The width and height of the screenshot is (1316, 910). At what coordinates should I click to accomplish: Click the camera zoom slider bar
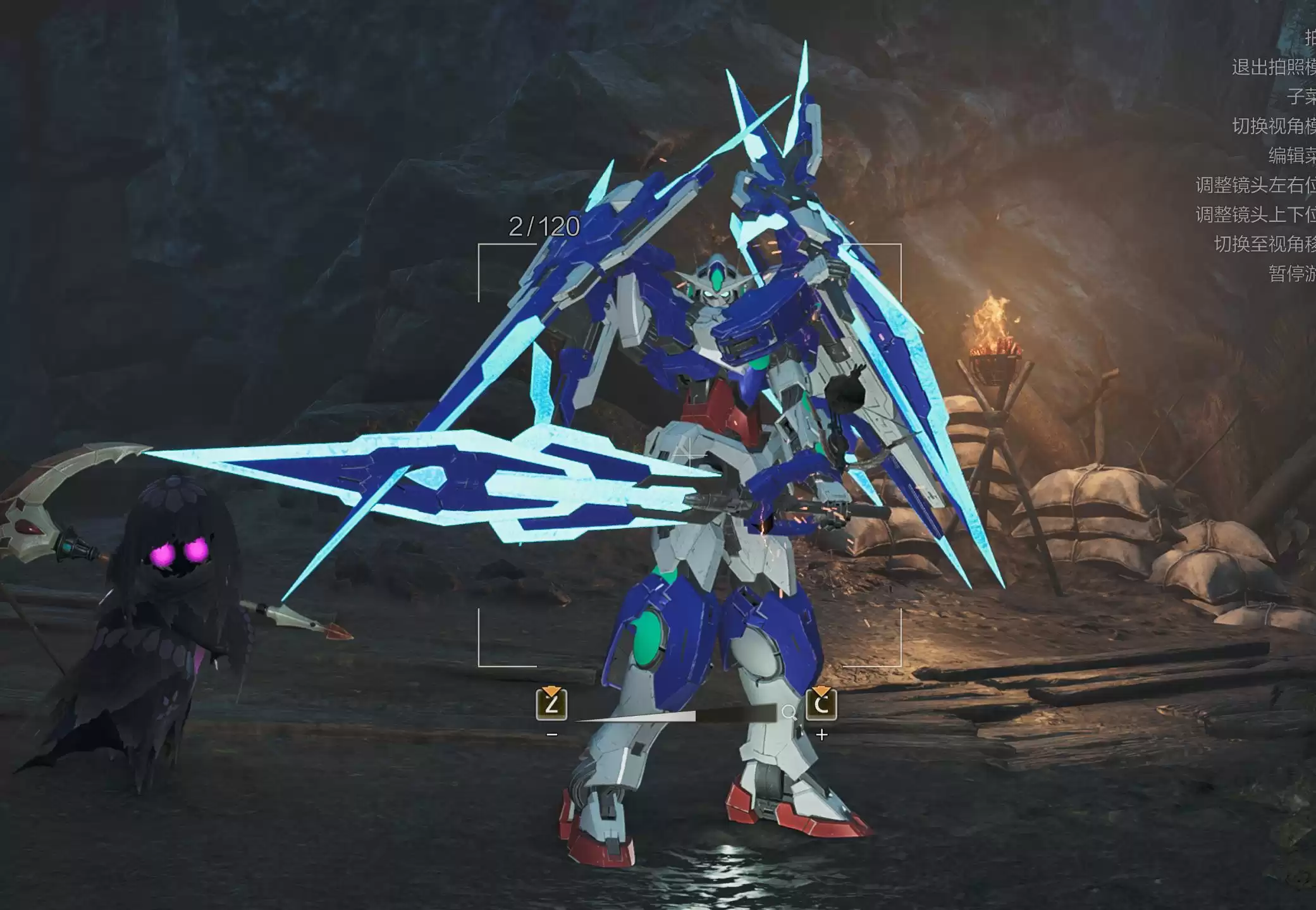[674, 715]
